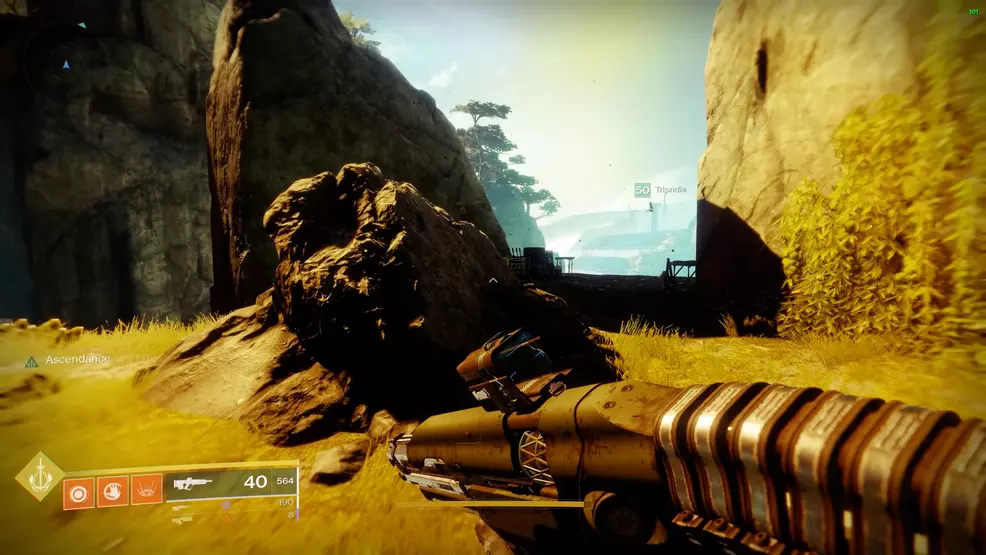Viewport: 986px width, 555px height.
Task: Trigger the orange barricade class ability icon
Action: point(146,489)
